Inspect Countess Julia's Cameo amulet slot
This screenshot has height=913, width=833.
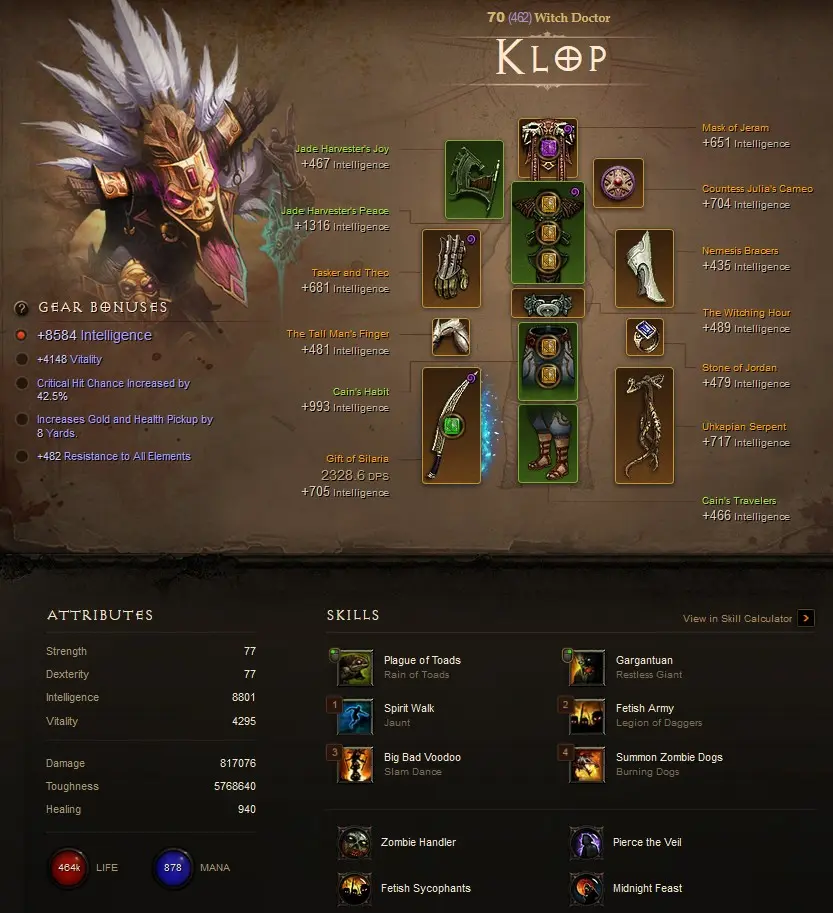coord(618,183)
